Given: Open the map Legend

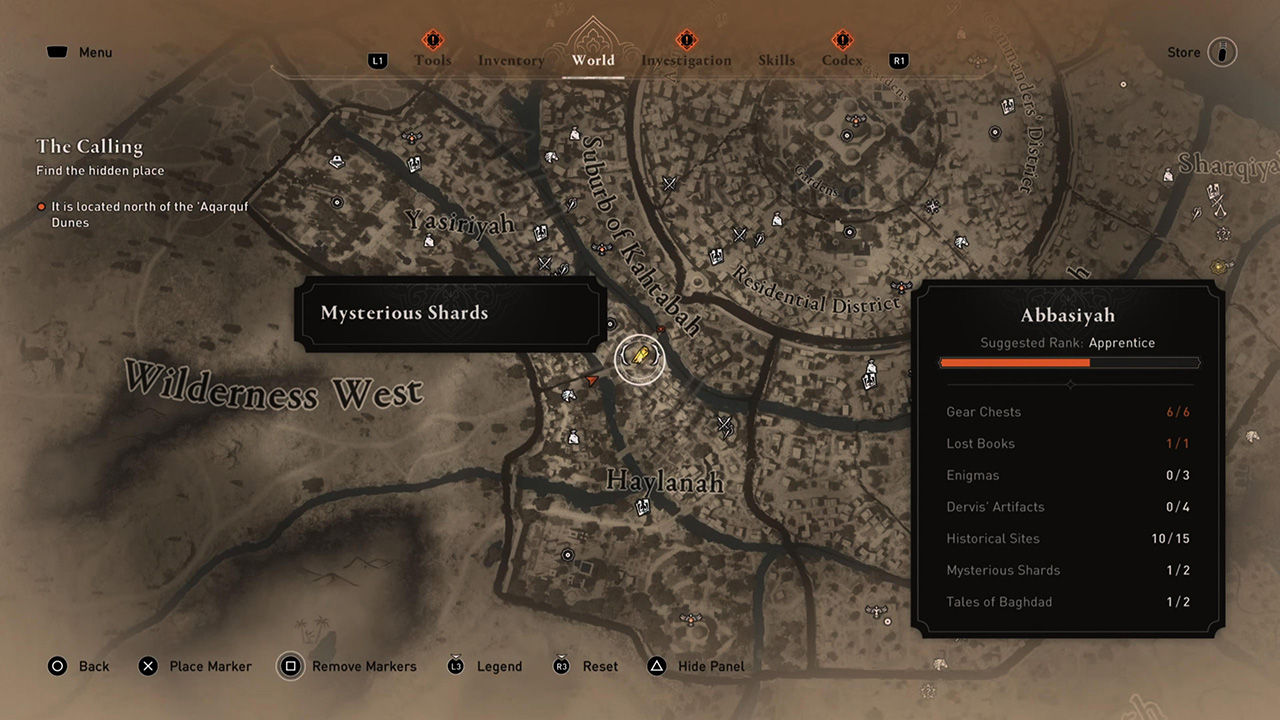Looking at the screenshot, I should click(x=499, y=666).
